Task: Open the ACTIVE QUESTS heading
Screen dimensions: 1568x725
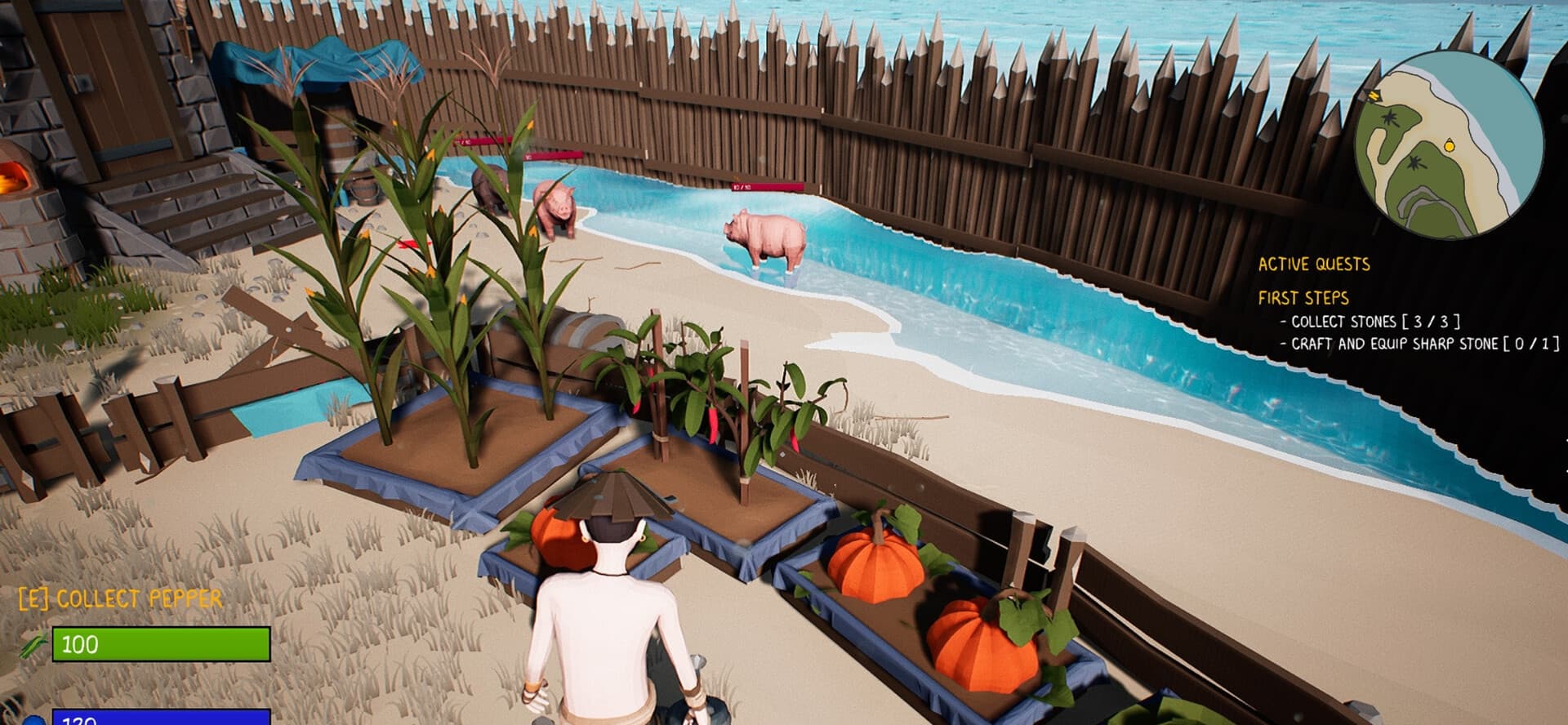Action: coord(1313,264)
